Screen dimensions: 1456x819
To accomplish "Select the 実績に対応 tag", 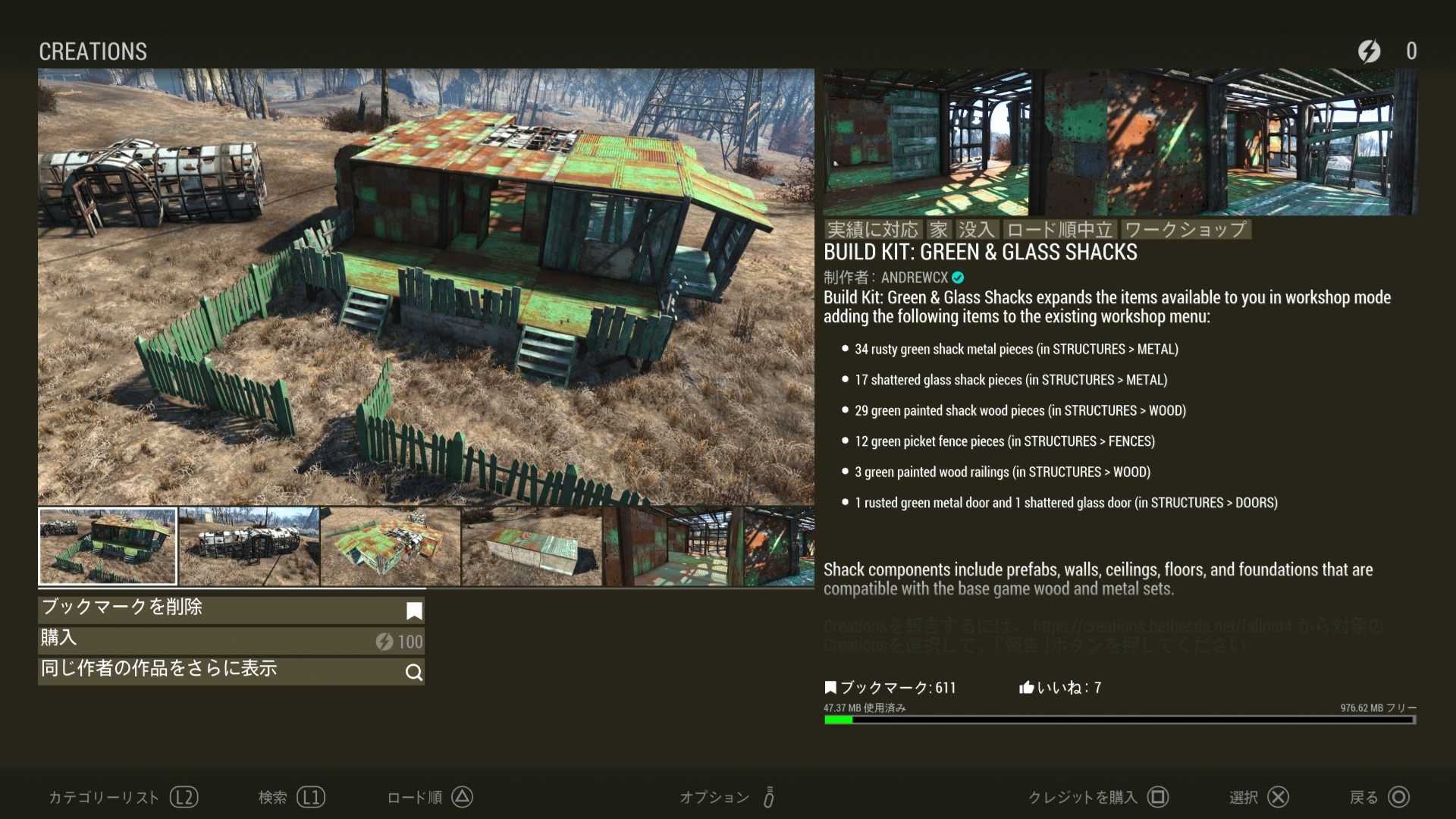I will tap(872, 230).
